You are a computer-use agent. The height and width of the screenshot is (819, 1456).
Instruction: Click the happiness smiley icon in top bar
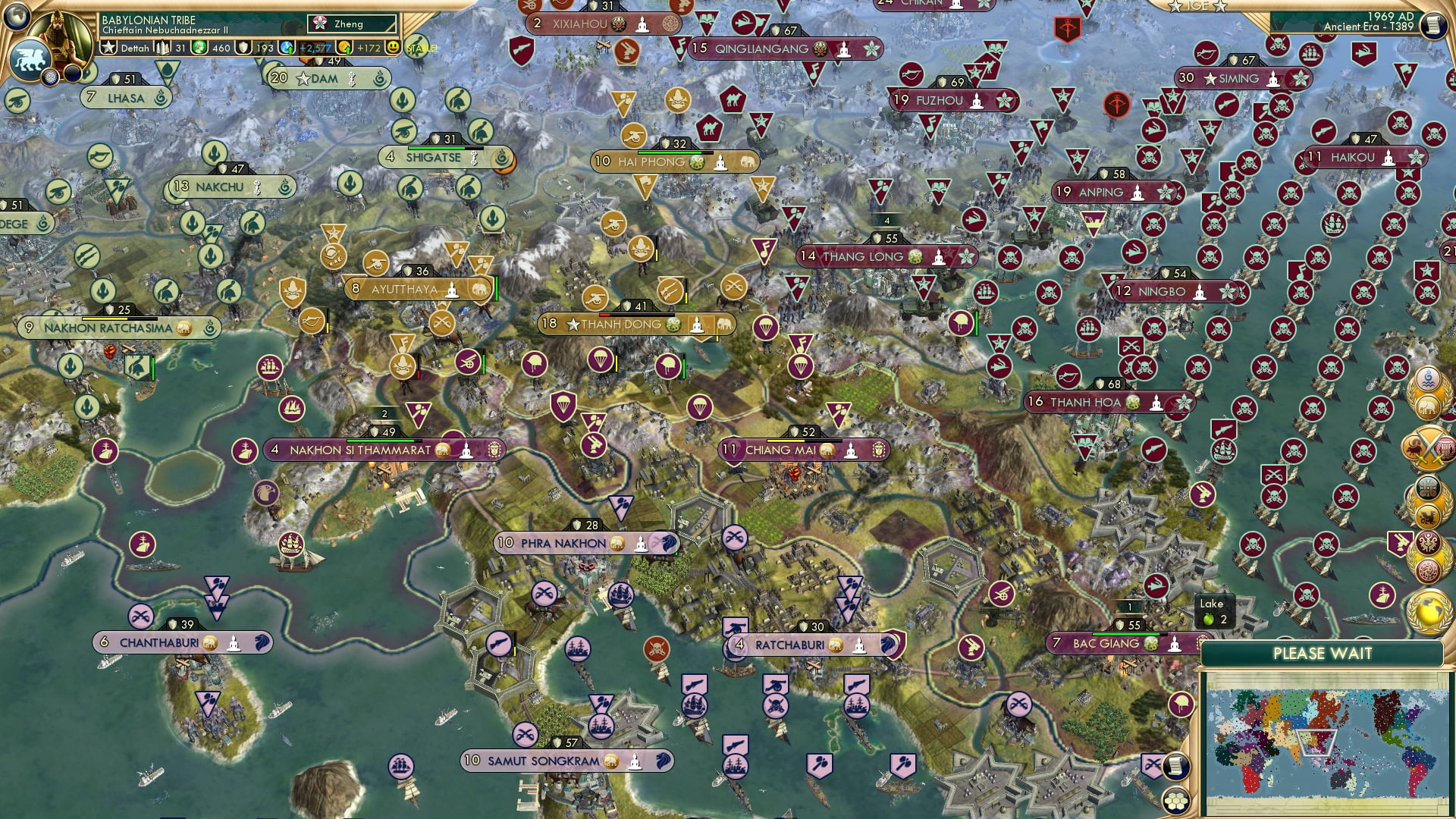(x=395, y=47)
